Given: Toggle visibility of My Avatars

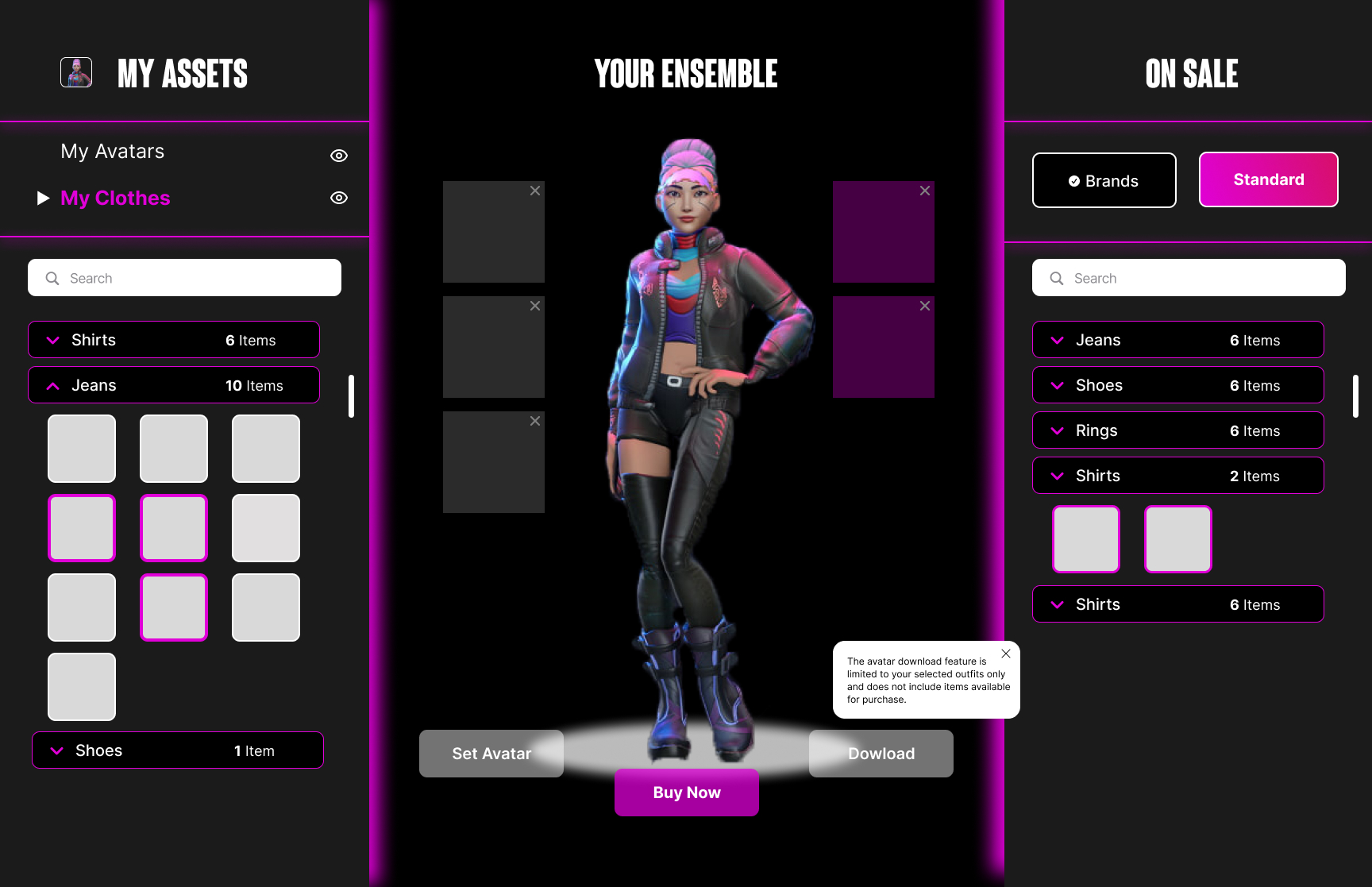Looking at the screenshot, I should click(339, 155).
